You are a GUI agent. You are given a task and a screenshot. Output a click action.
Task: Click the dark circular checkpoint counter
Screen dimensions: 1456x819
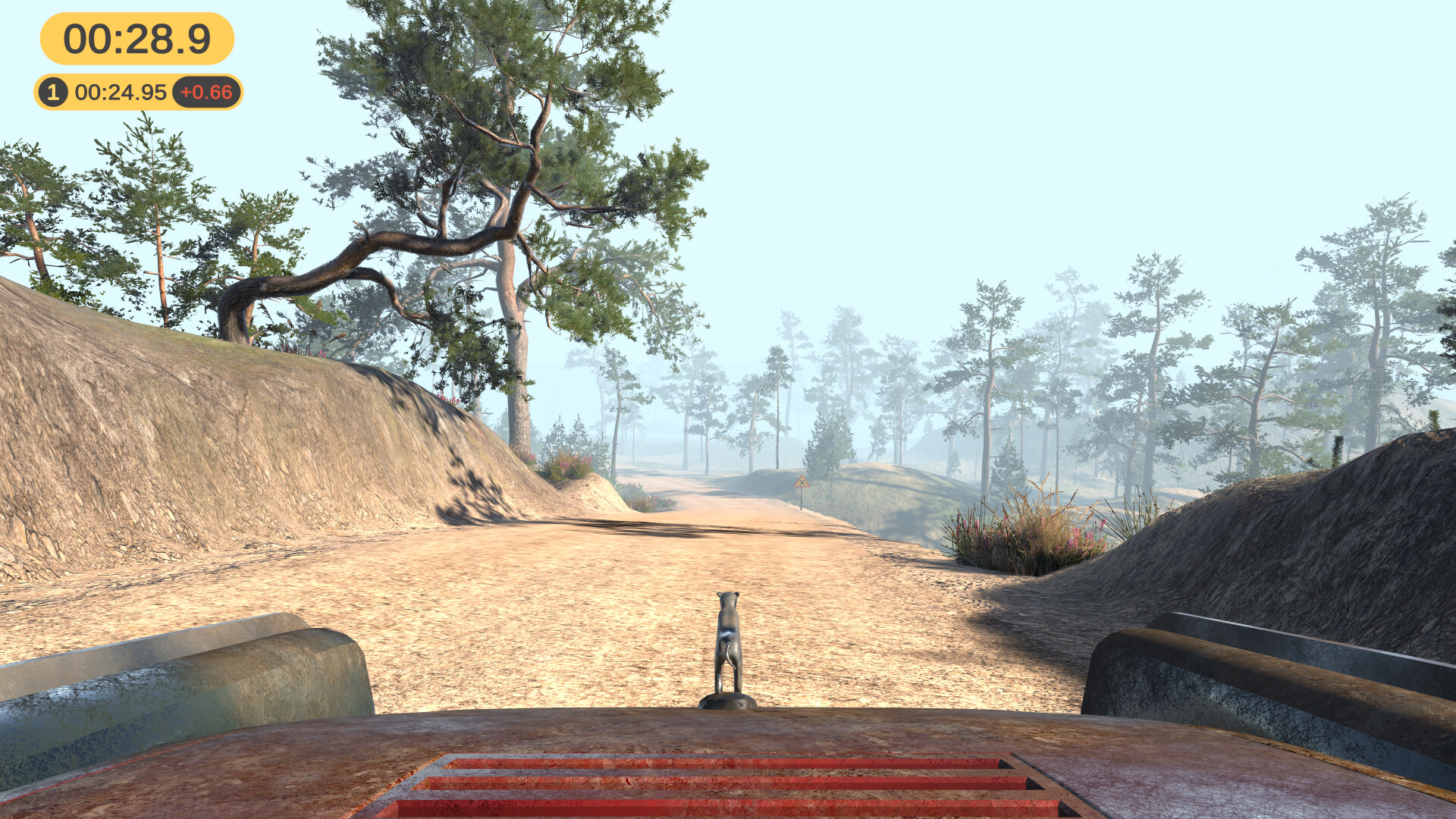pos(52,92)
